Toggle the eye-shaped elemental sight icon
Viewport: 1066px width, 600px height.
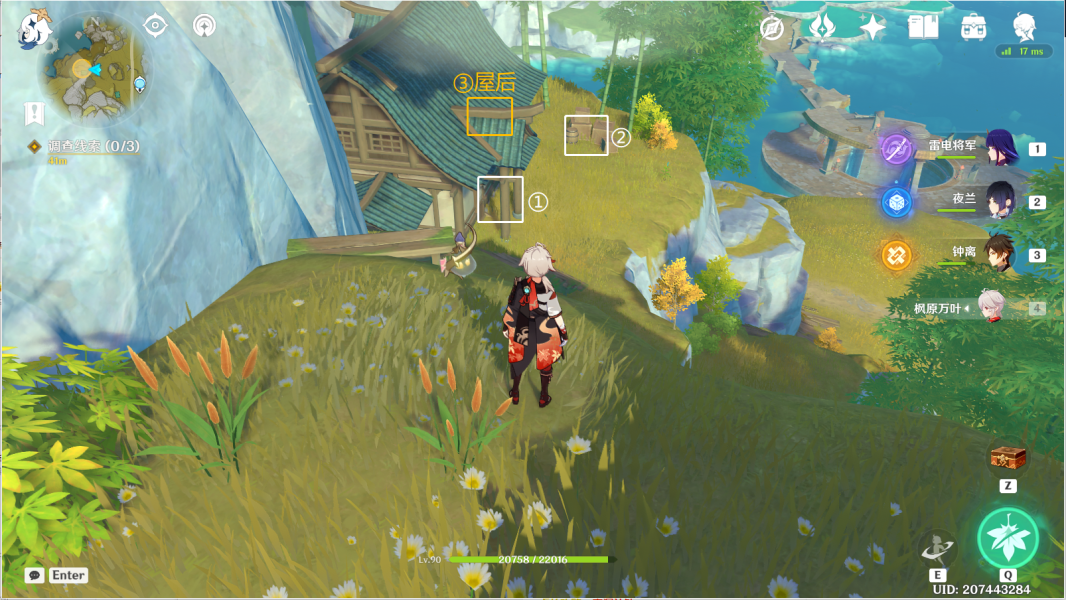pyautogui.click(x=155, y=26)
